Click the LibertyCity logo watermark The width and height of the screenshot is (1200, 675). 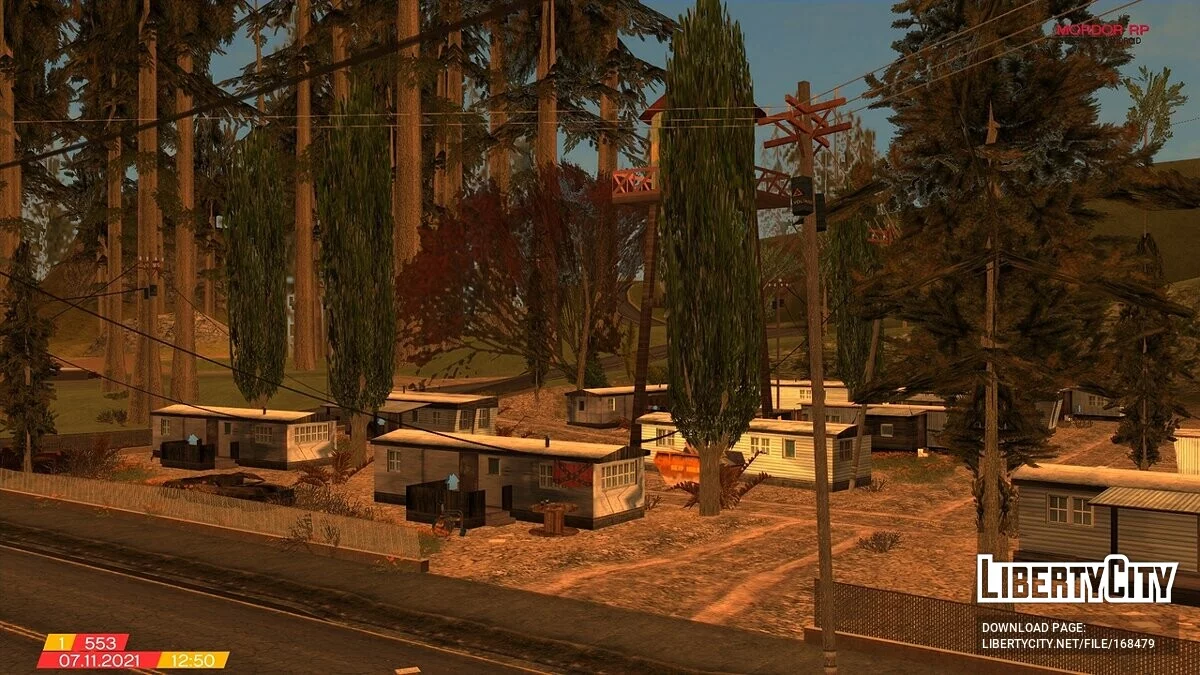tap(1076, 579)
